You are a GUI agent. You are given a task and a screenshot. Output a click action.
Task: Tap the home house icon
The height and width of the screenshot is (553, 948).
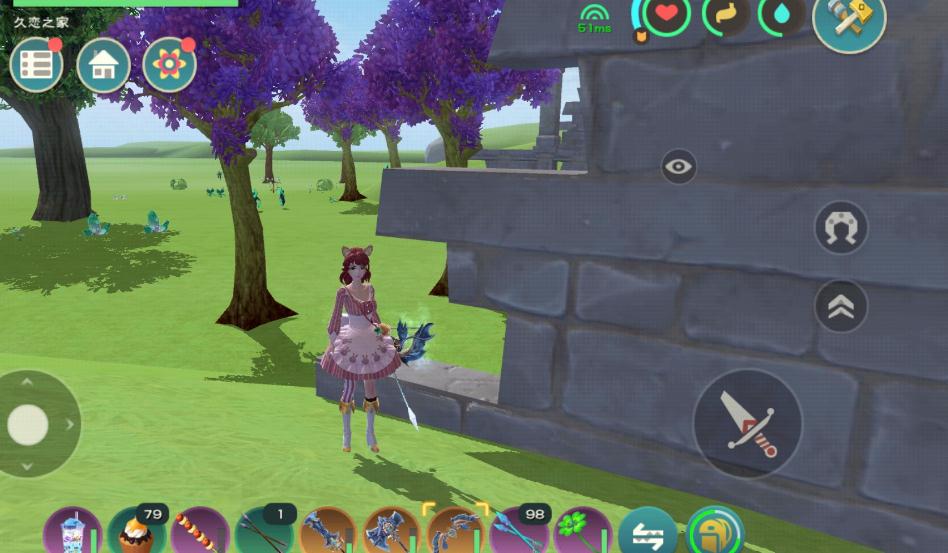click(x=103, y=65)
